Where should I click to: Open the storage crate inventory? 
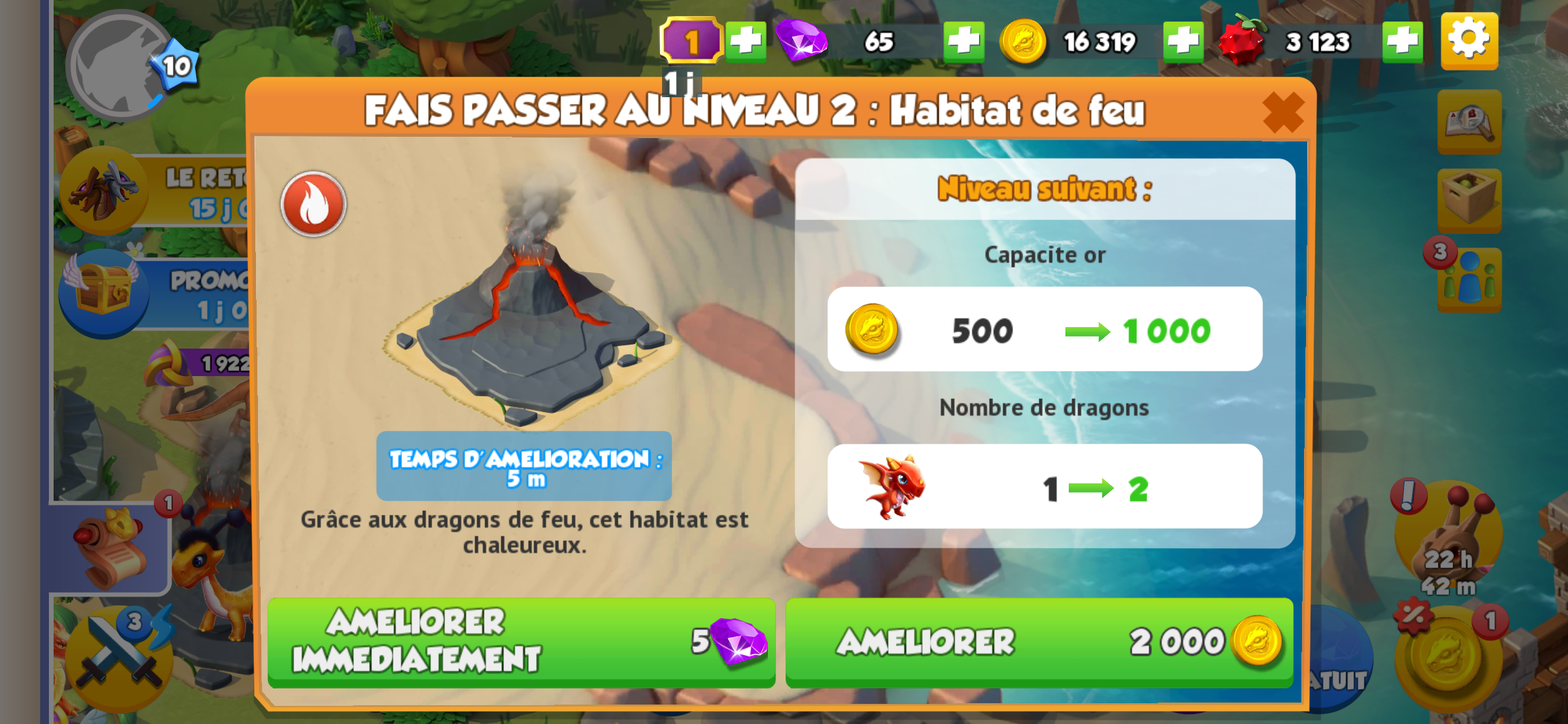coord(1469,200)
